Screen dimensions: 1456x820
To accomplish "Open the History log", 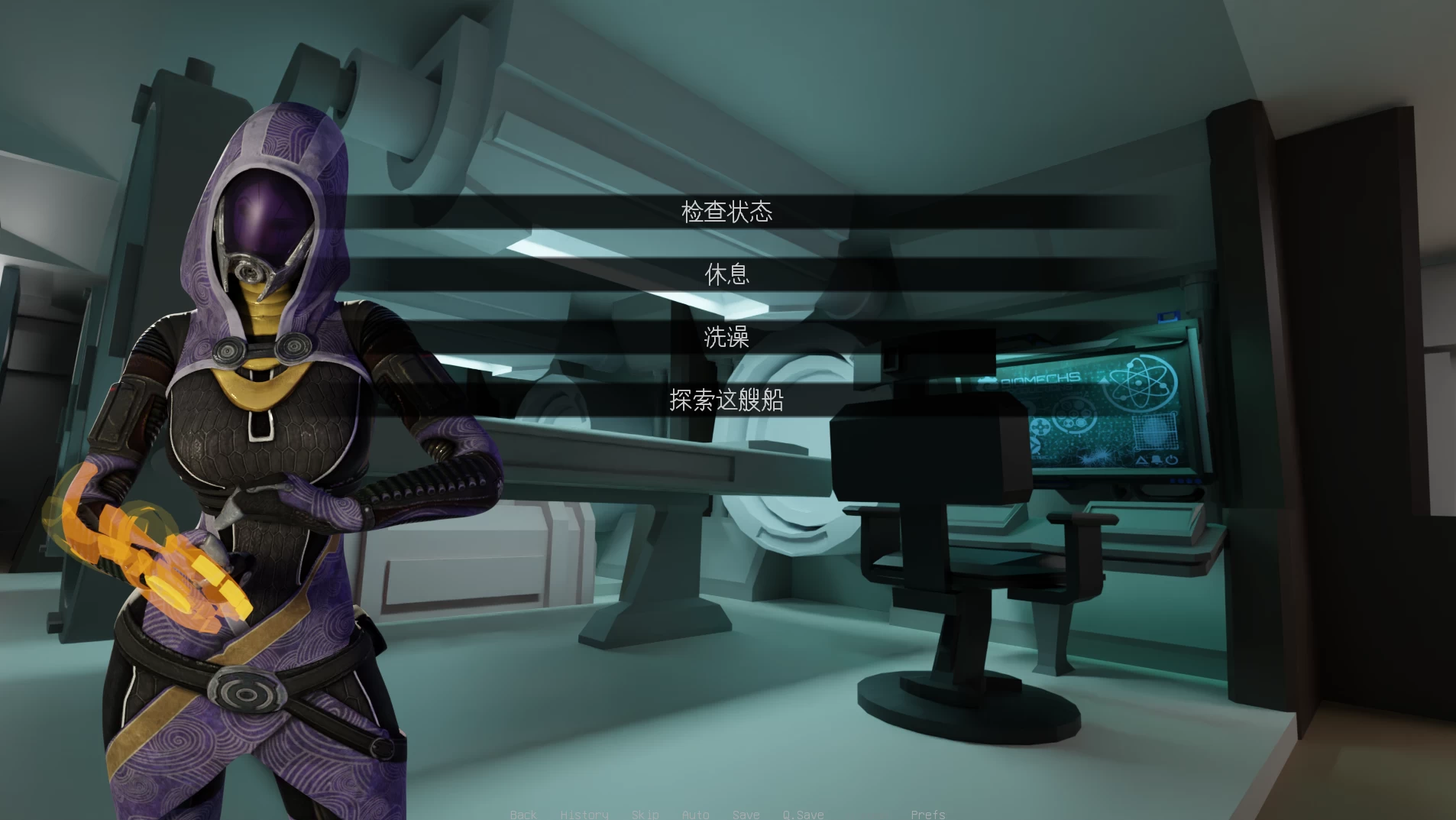I will 584,814.
